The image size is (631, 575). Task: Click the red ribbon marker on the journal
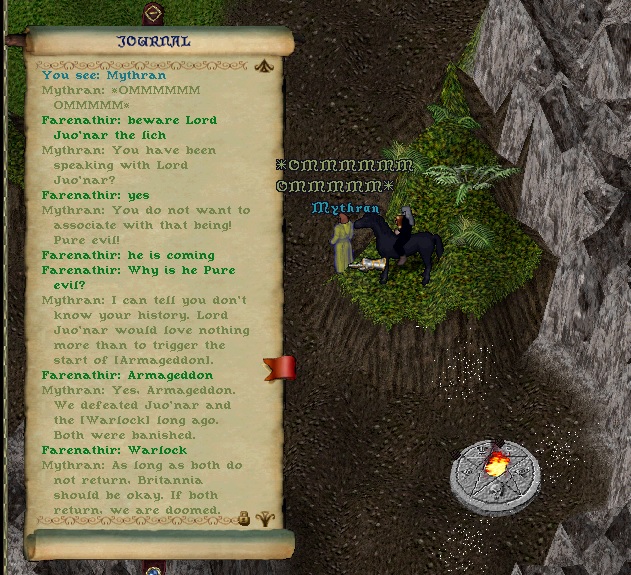click(x=281, y=368)
